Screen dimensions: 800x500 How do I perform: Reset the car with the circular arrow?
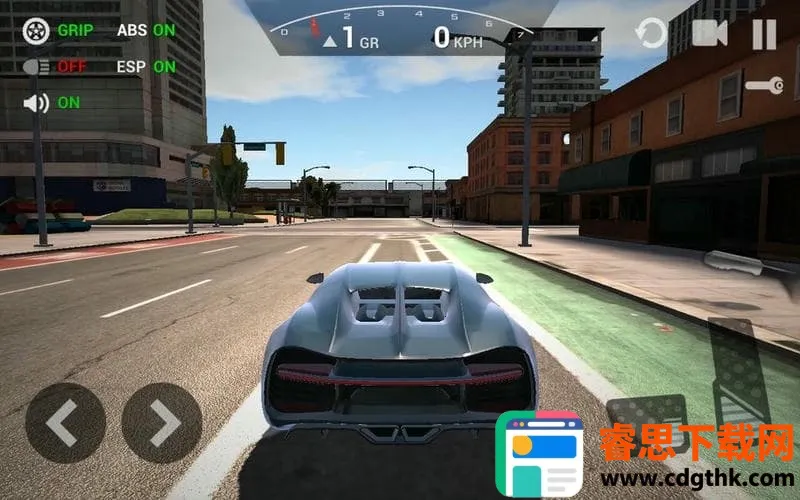[651, 34]
